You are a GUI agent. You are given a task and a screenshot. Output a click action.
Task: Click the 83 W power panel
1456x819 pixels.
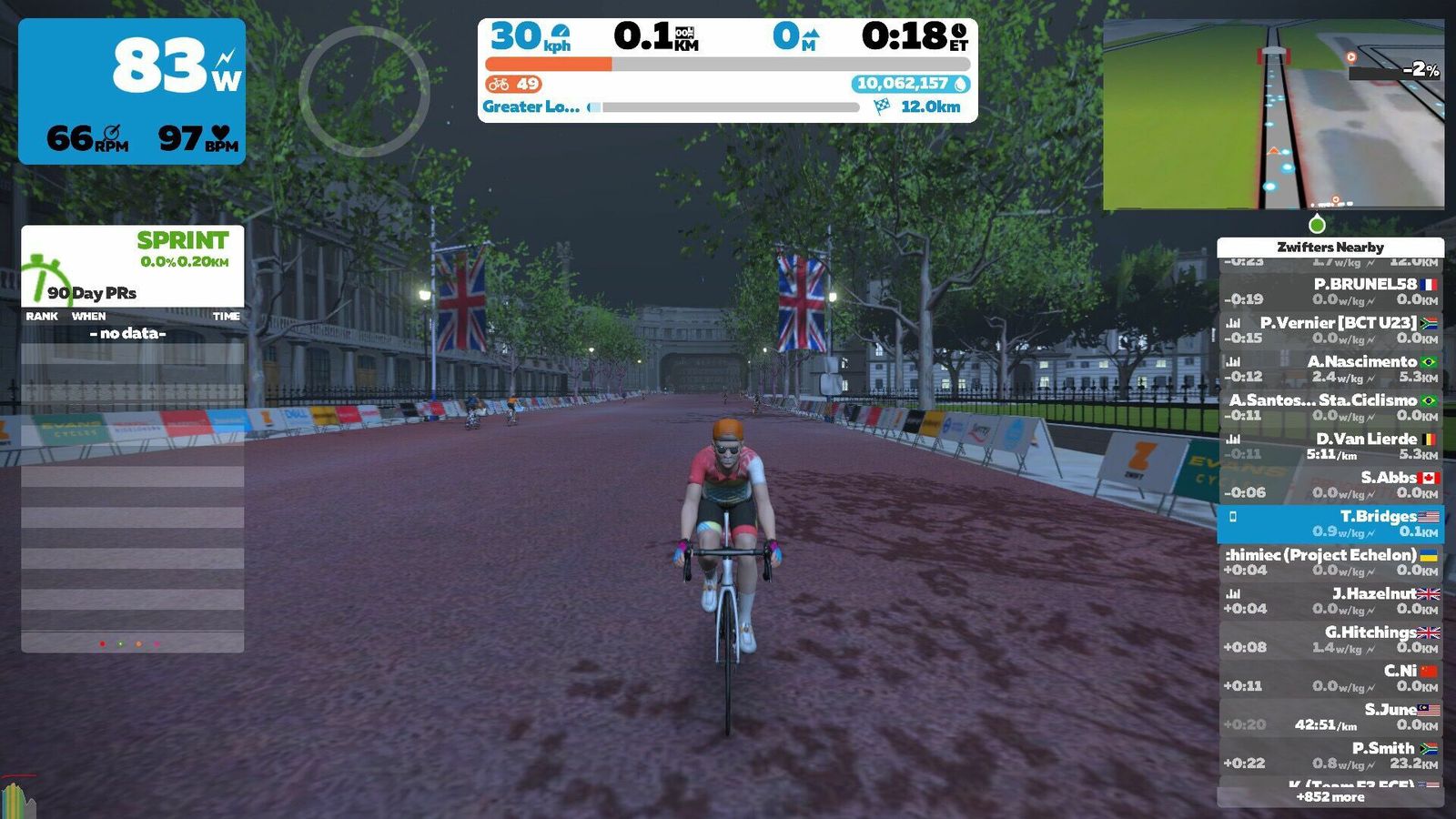[132, 91]
